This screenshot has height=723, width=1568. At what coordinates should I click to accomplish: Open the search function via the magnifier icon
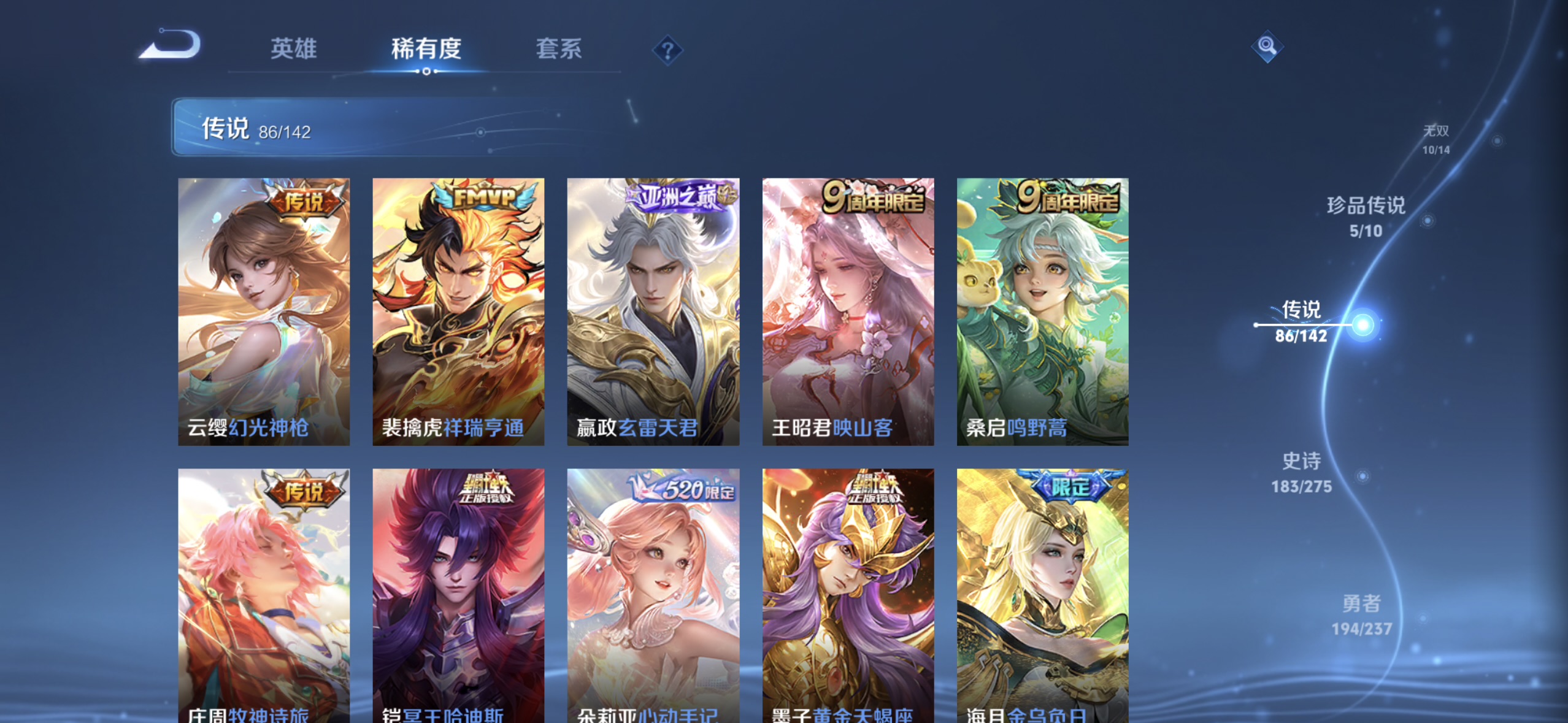[1267, 46]
